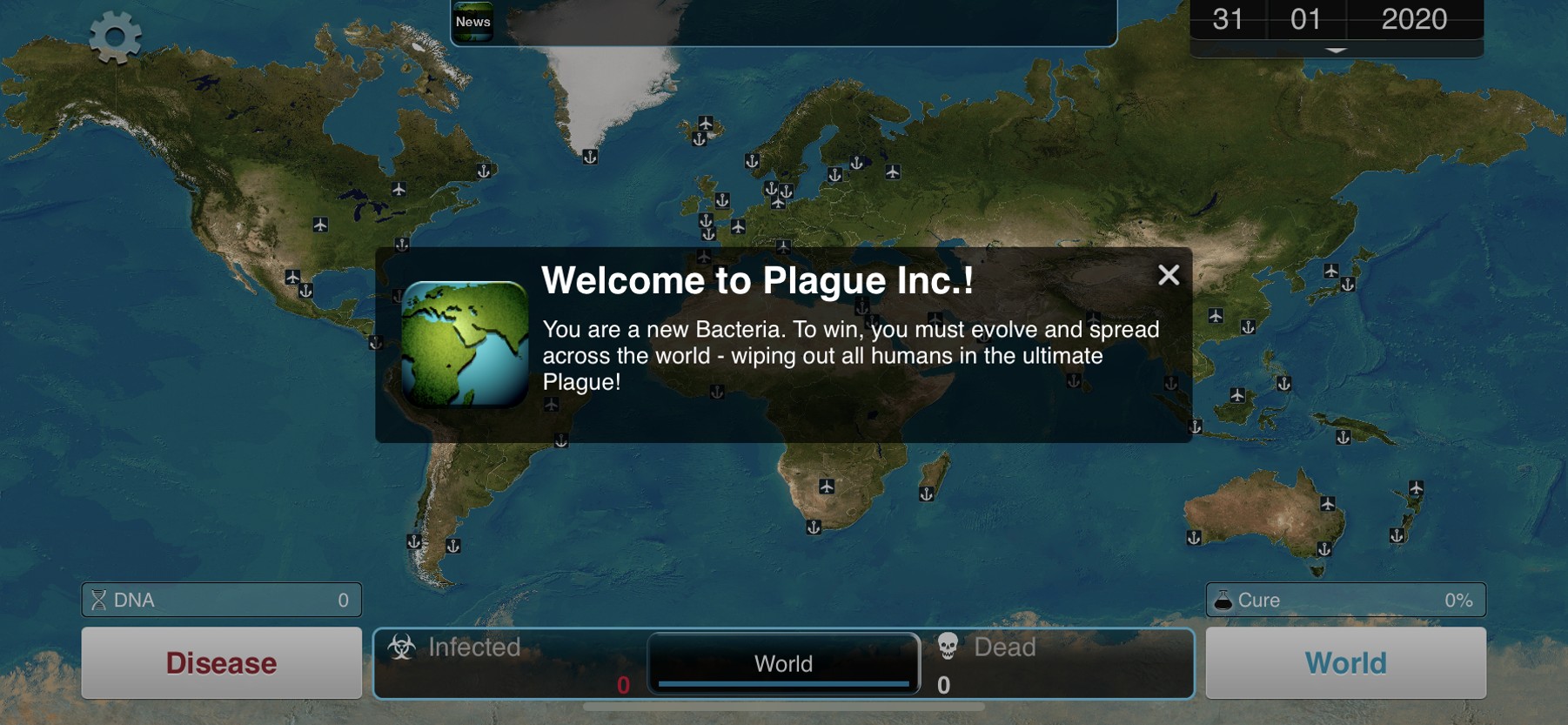Open the Disease screen
1568x725 pixels.
[221, 663]
